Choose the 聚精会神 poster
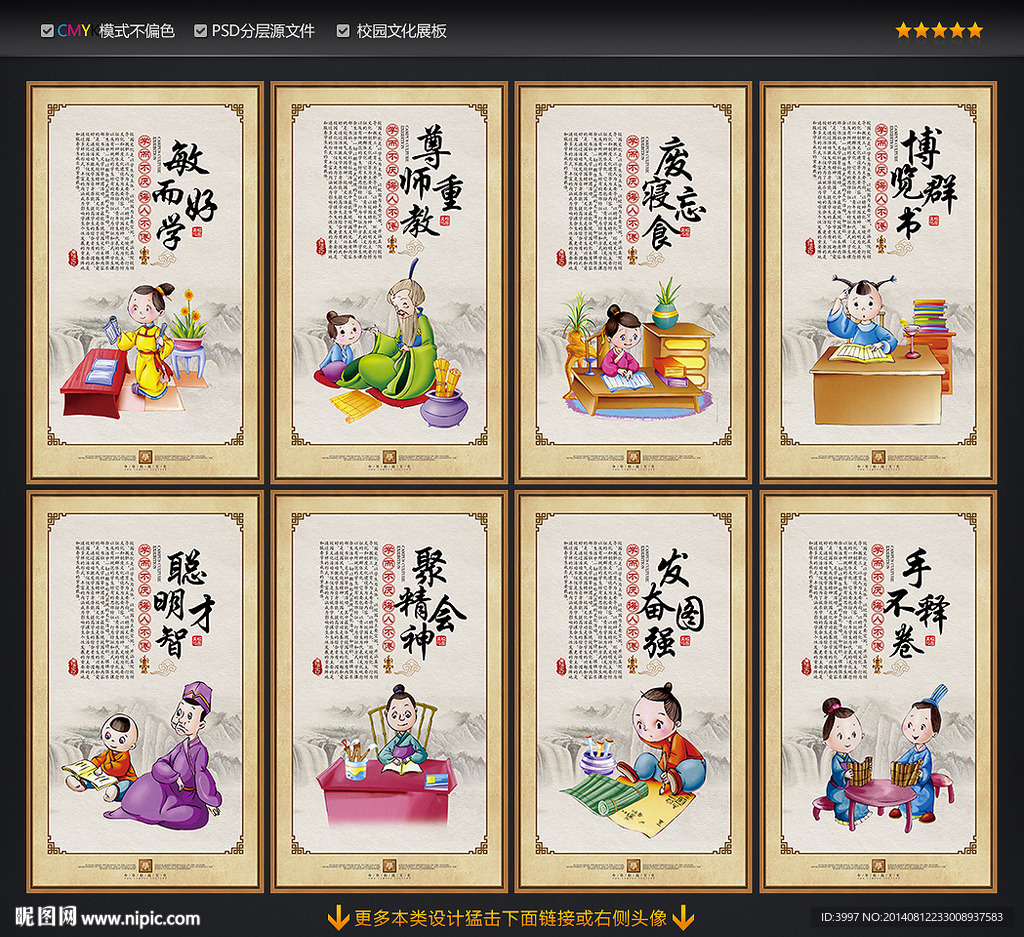Viewport: 1024px width, 937px height. click(390, 691)
